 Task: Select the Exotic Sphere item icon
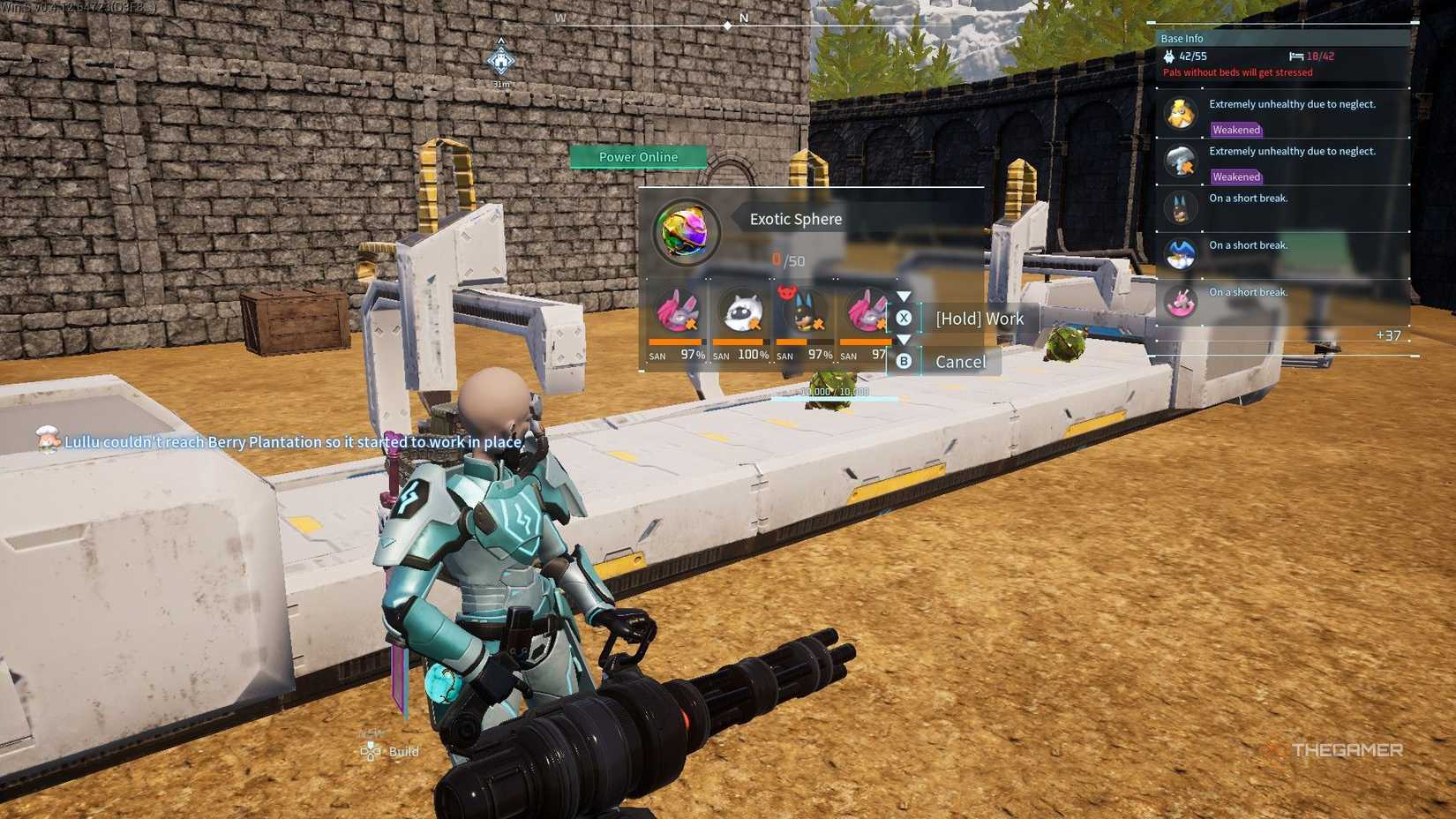tap(687, 231)
